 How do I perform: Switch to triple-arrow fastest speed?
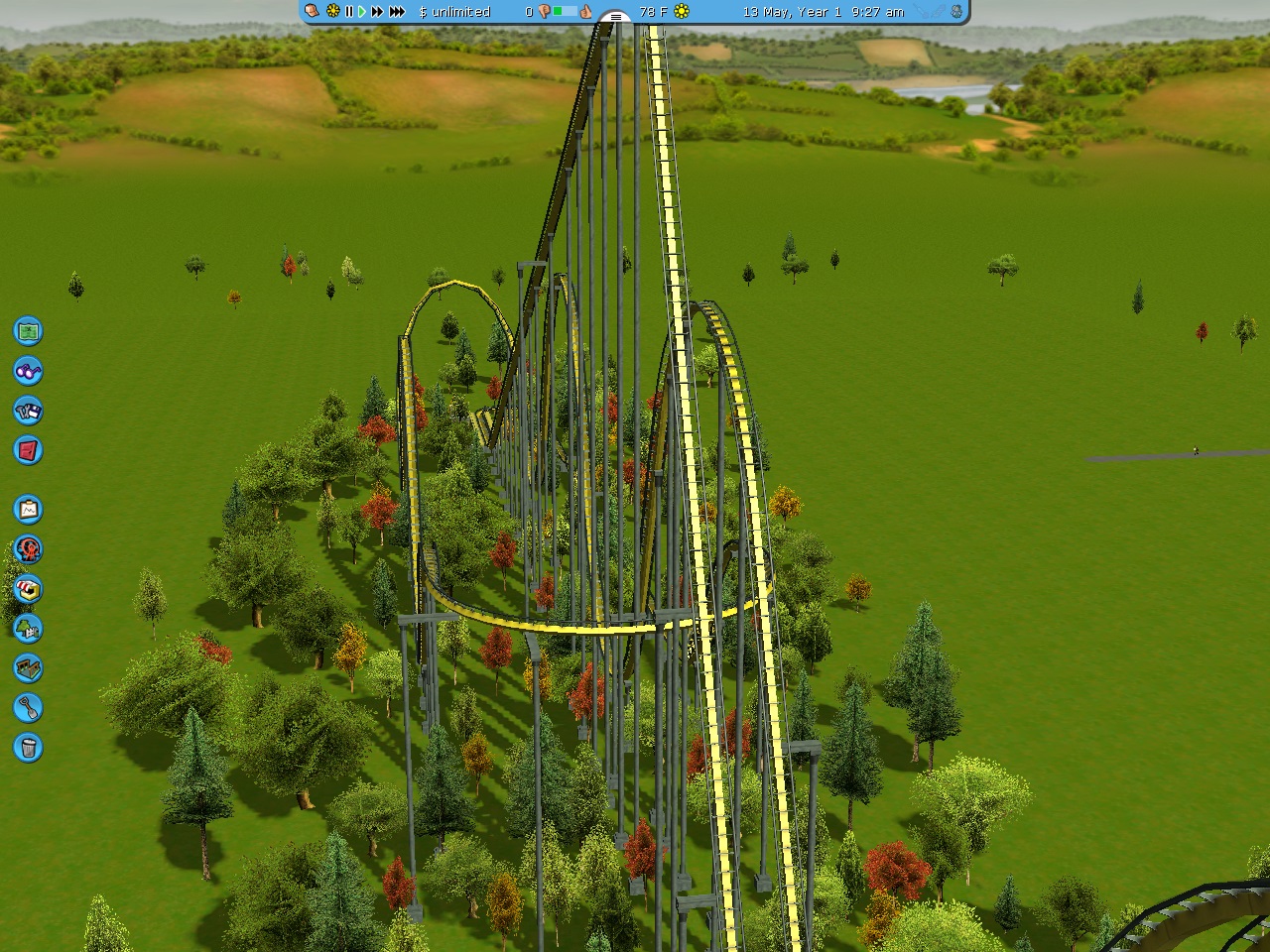(x=397, y=12)
